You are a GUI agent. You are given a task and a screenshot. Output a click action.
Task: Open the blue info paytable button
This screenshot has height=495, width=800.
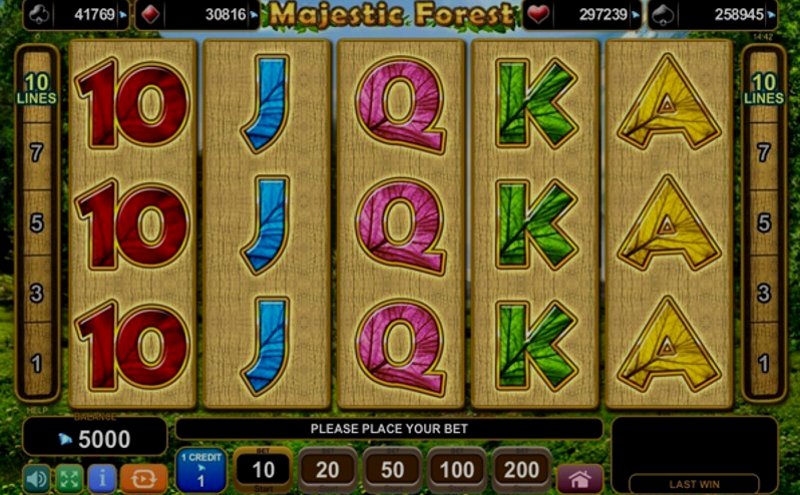pyautogui.click(x=100, y=479)
